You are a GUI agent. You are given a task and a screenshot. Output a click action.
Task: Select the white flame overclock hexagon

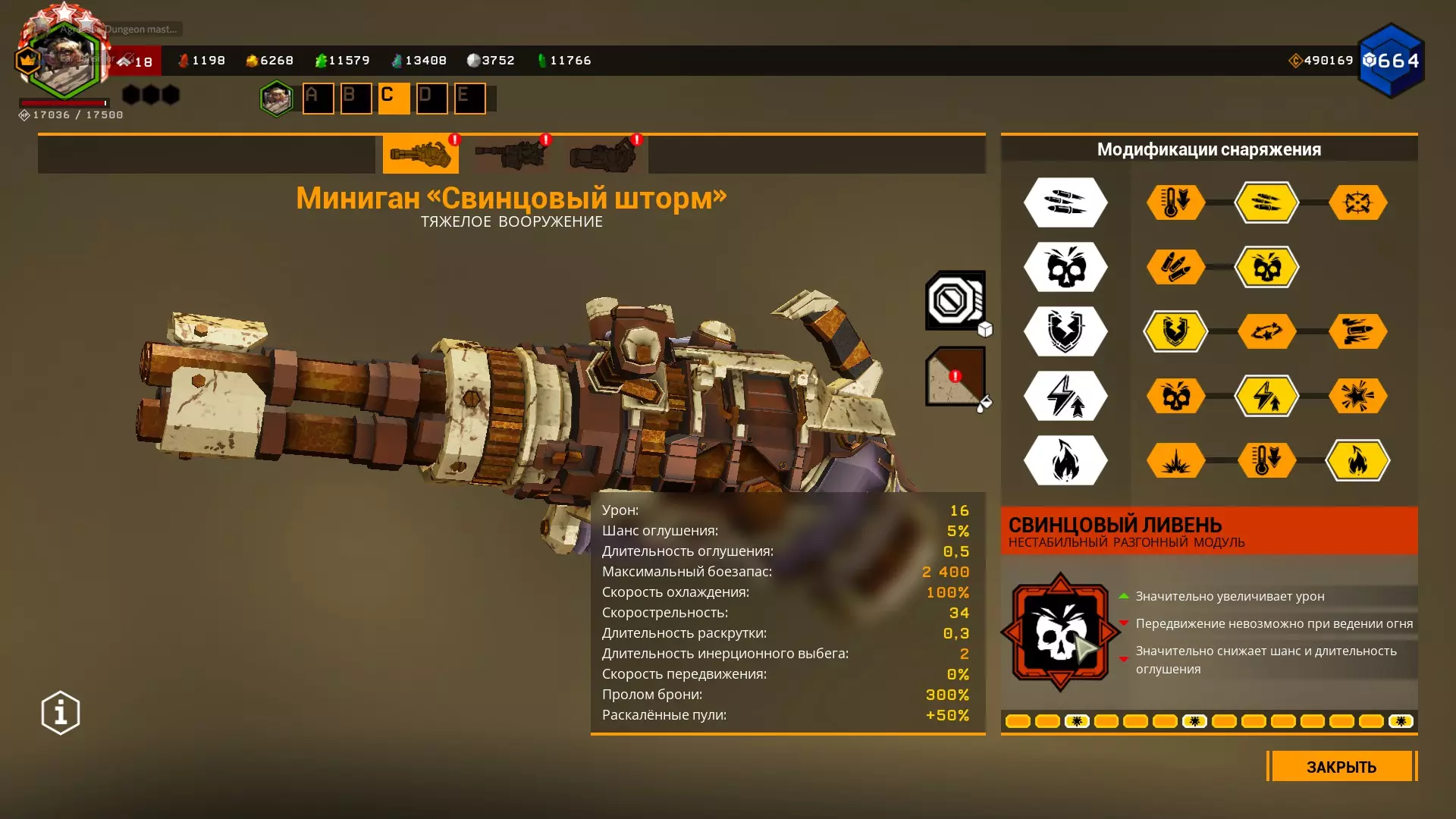coord(1065,460)
